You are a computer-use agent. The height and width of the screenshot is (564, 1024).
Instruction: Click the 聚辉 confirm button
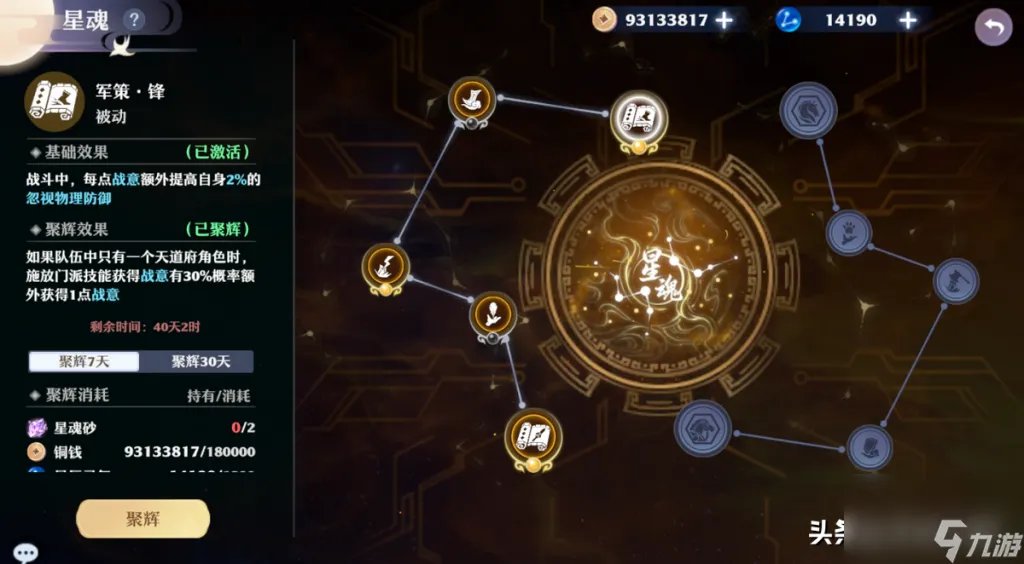[x=143, y=519]
